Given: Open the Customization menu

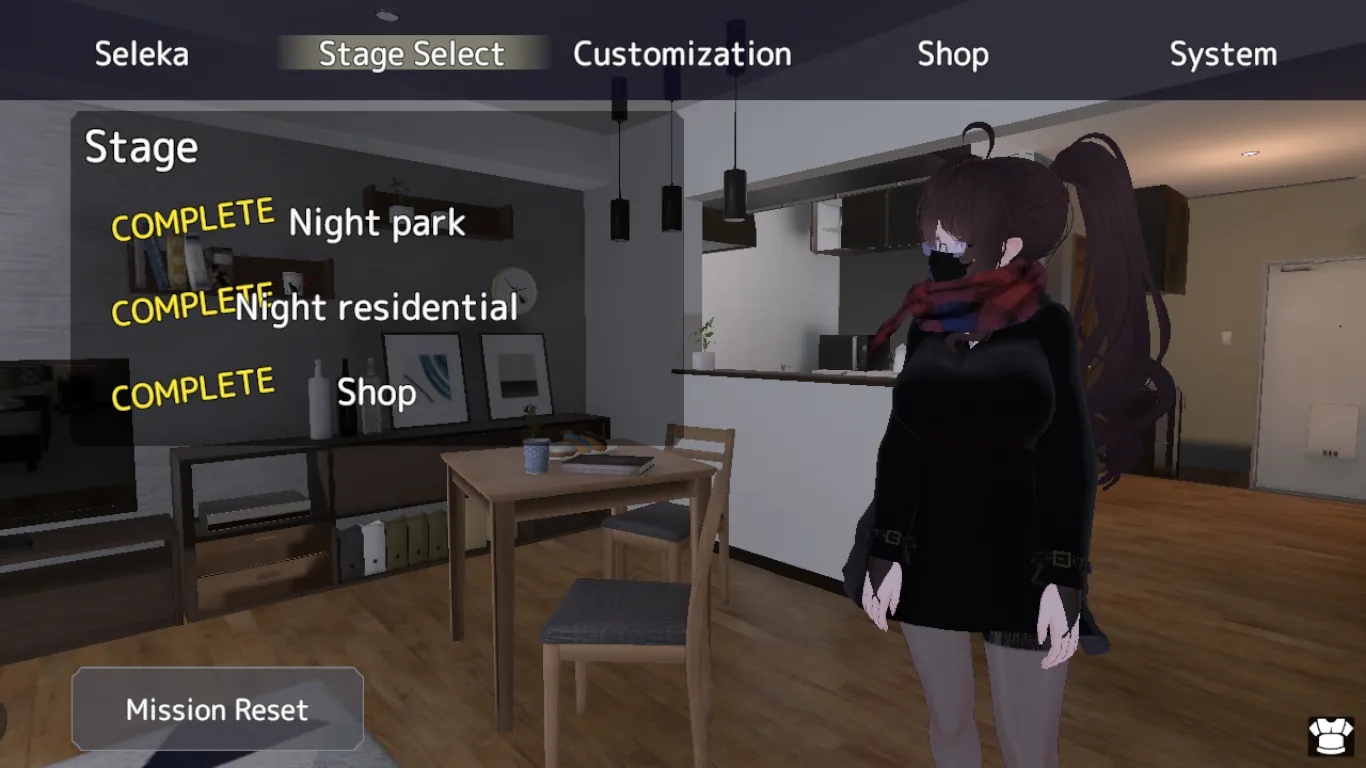Looking at the screenshot, I should [682, 54].
